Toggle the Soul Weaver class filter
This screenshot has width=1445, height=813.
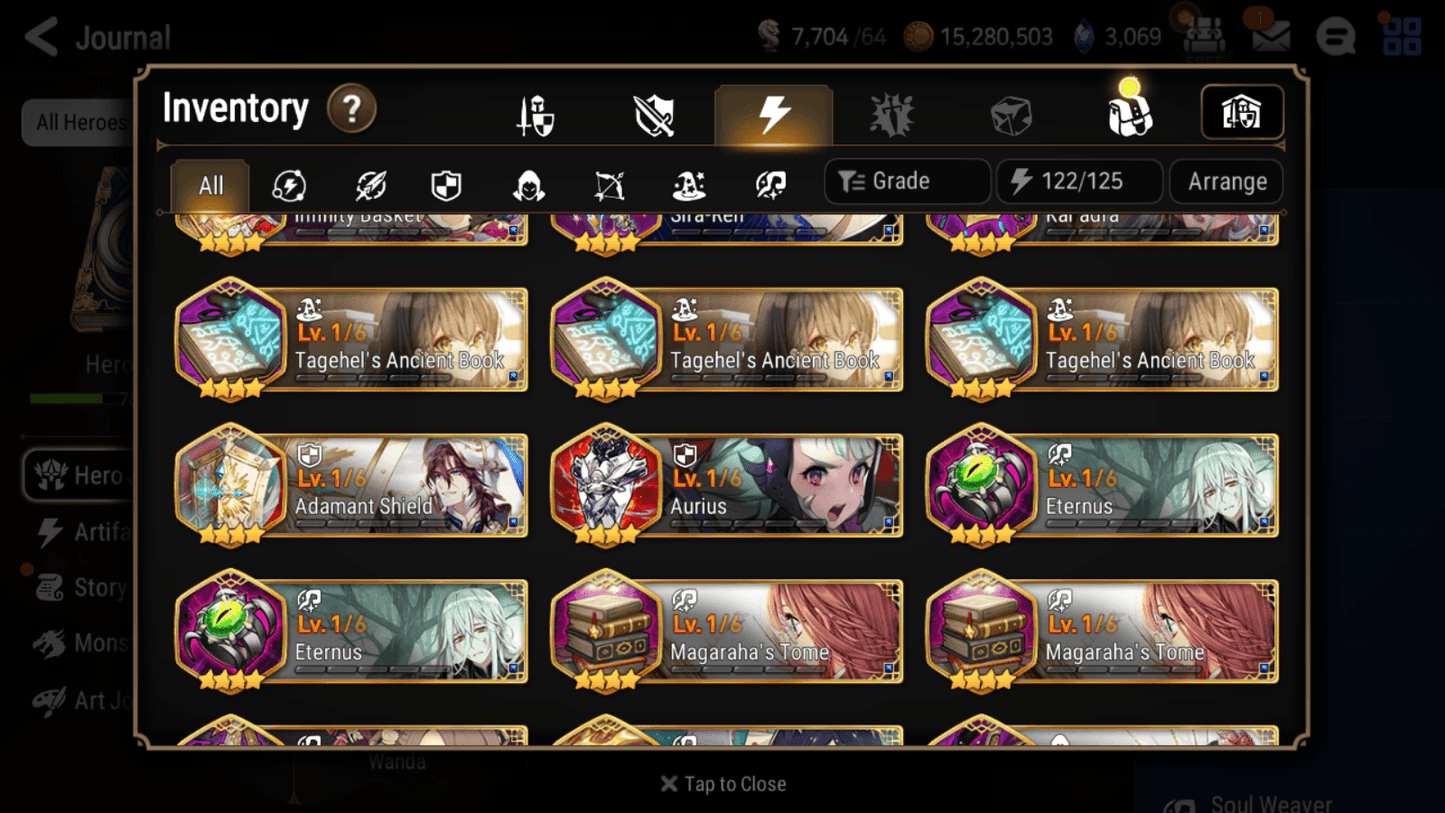tap(771, 181)
